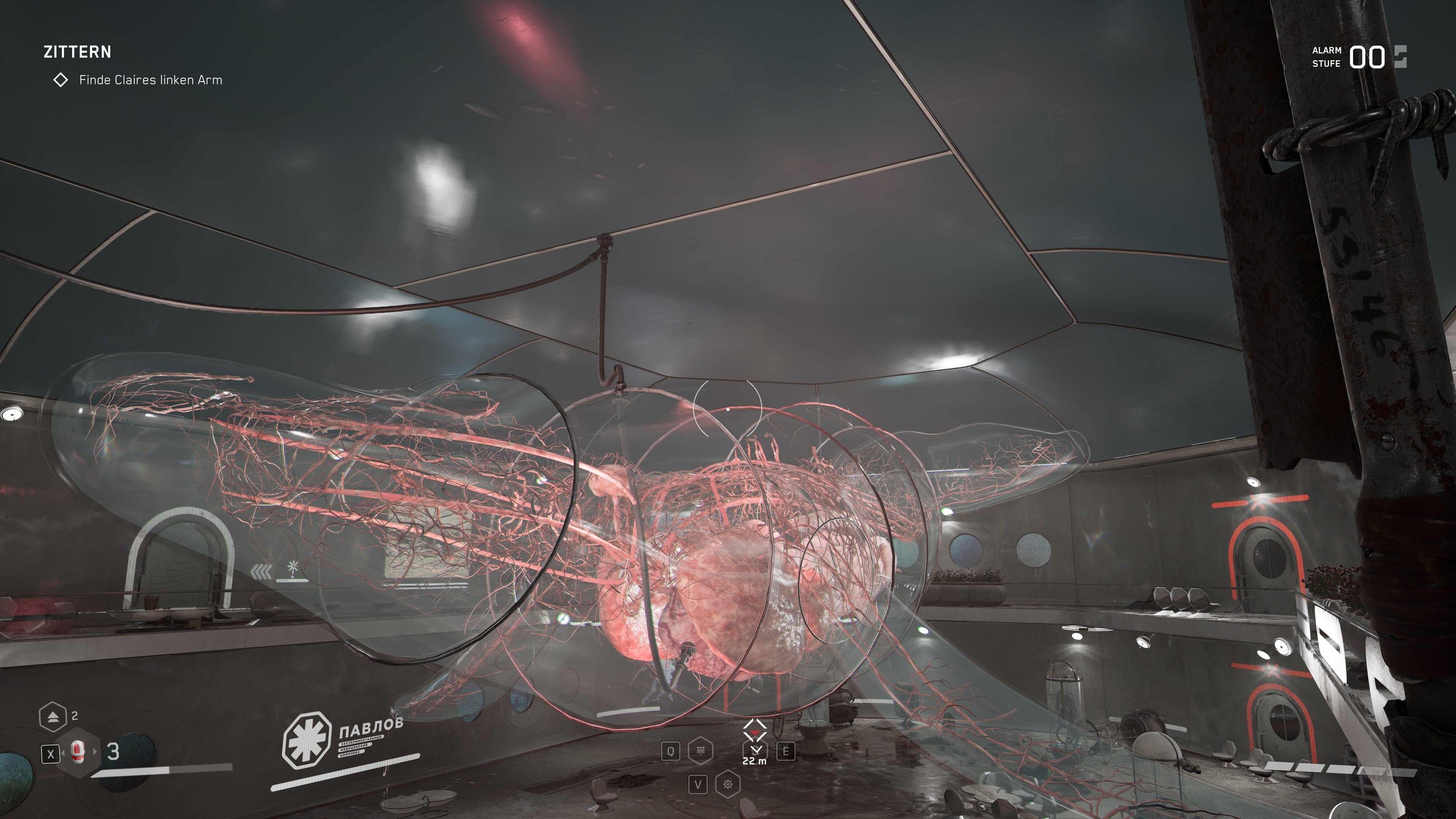Viewport: 1456px width, 819px height.
Task: Toggle the V keybind prompt
Action: pyautogui.click(x=698, y=784)
